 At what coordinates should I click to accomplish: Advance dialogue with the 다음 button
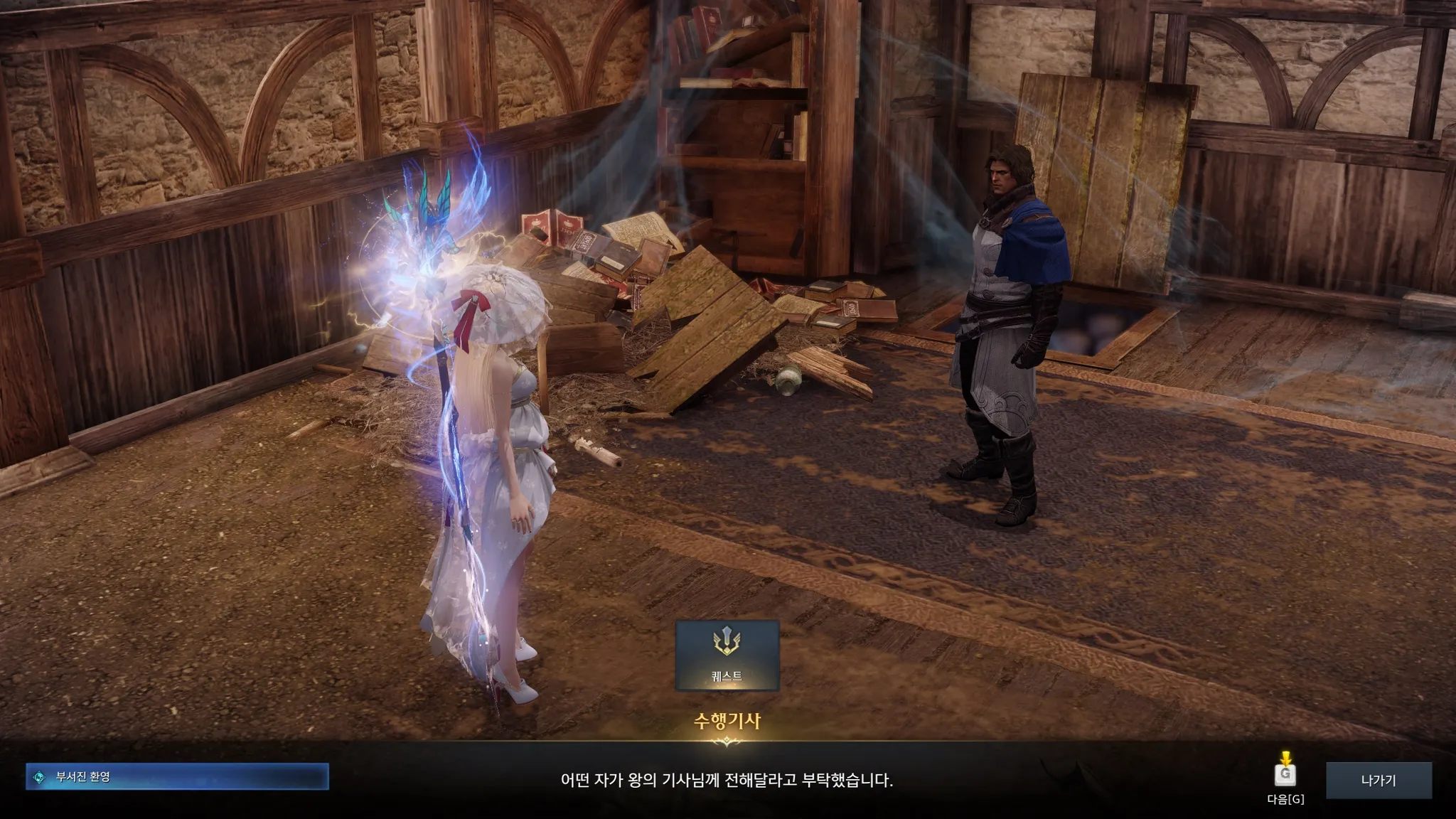(x=1285, y=773)
